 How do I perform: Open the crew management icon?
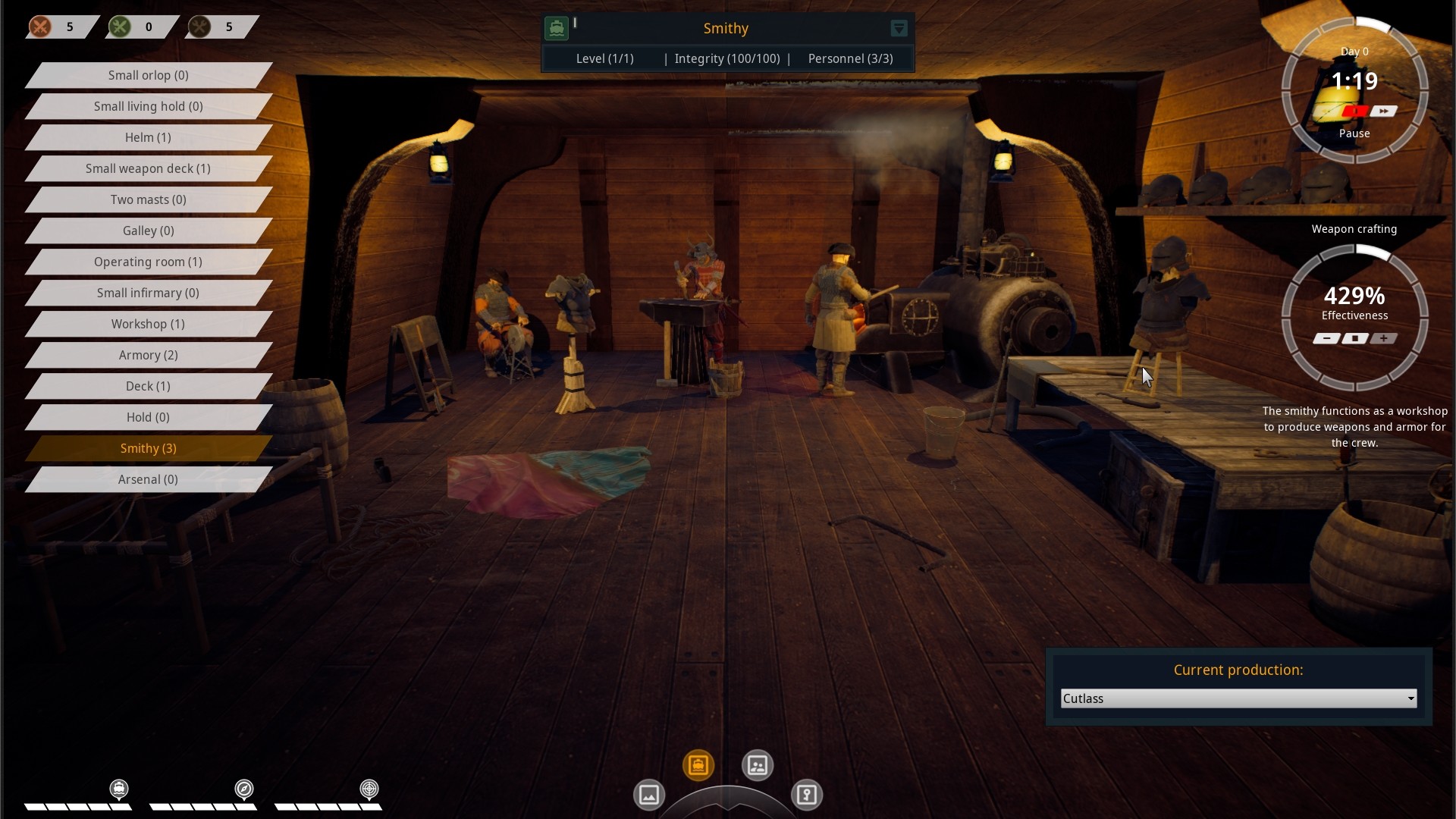point(757,765)
